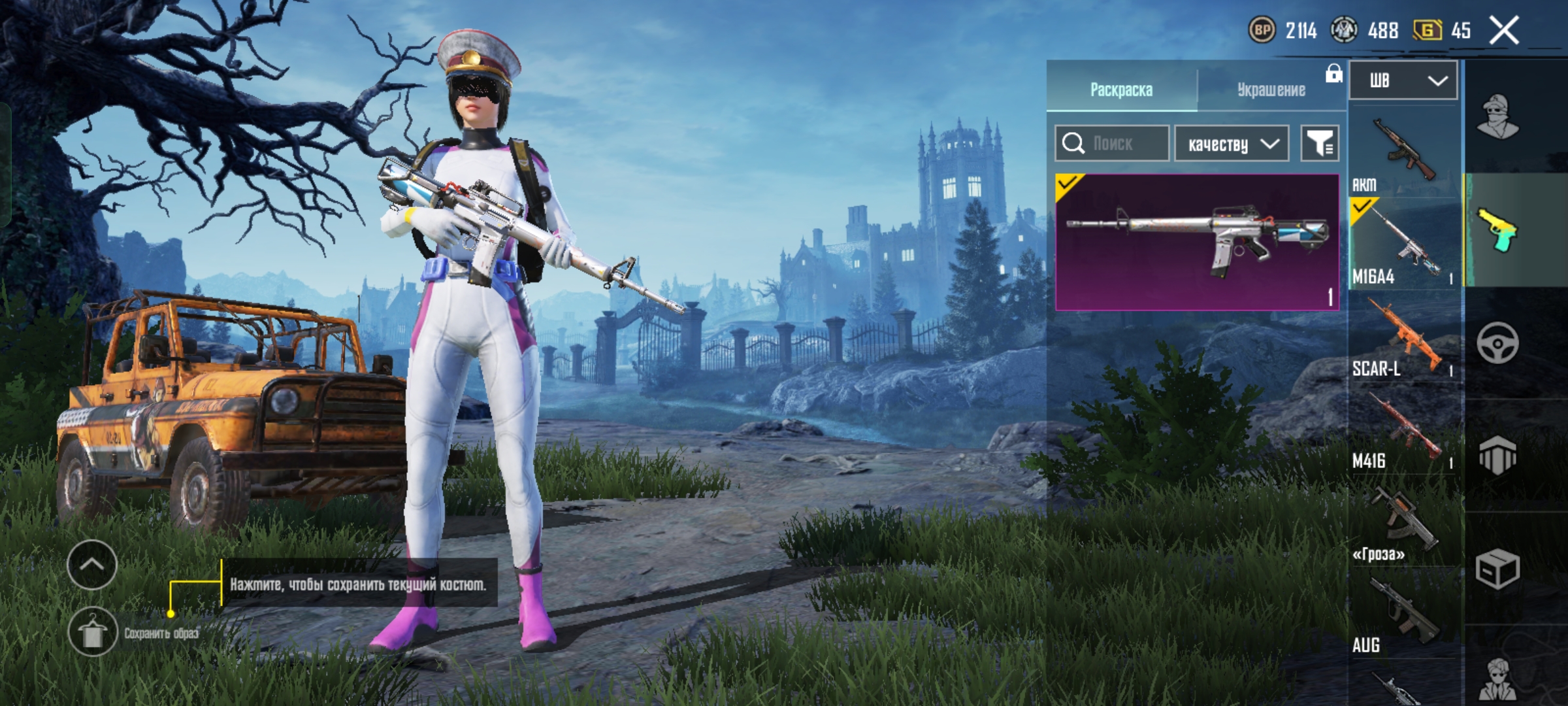This screenshot has width=1568, height=706.
Task: Open the crate box category icon
Action: [1497, 569]
